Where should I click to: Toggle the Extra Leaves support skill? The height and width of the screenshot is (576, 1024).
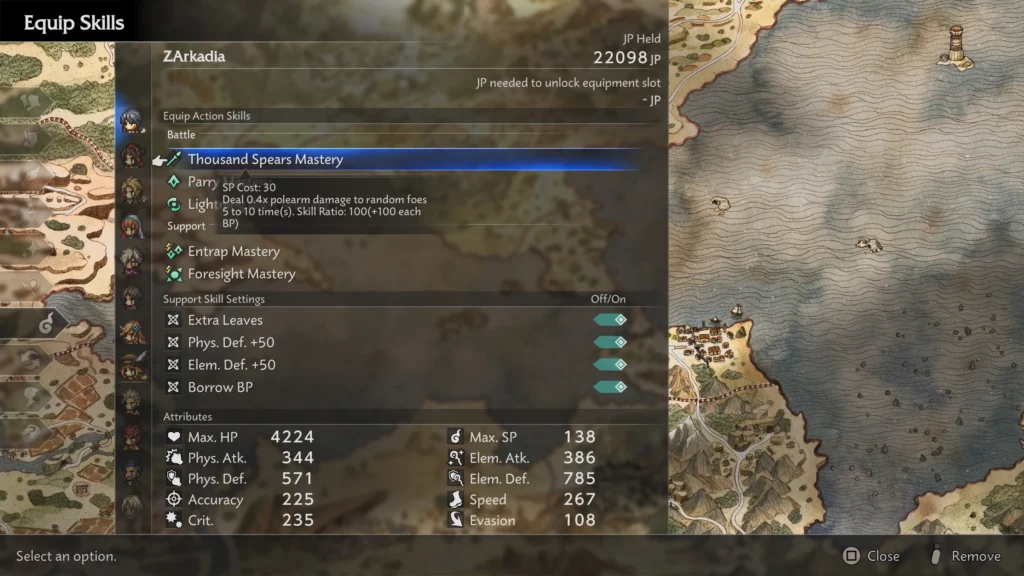[x=610, y=320]
